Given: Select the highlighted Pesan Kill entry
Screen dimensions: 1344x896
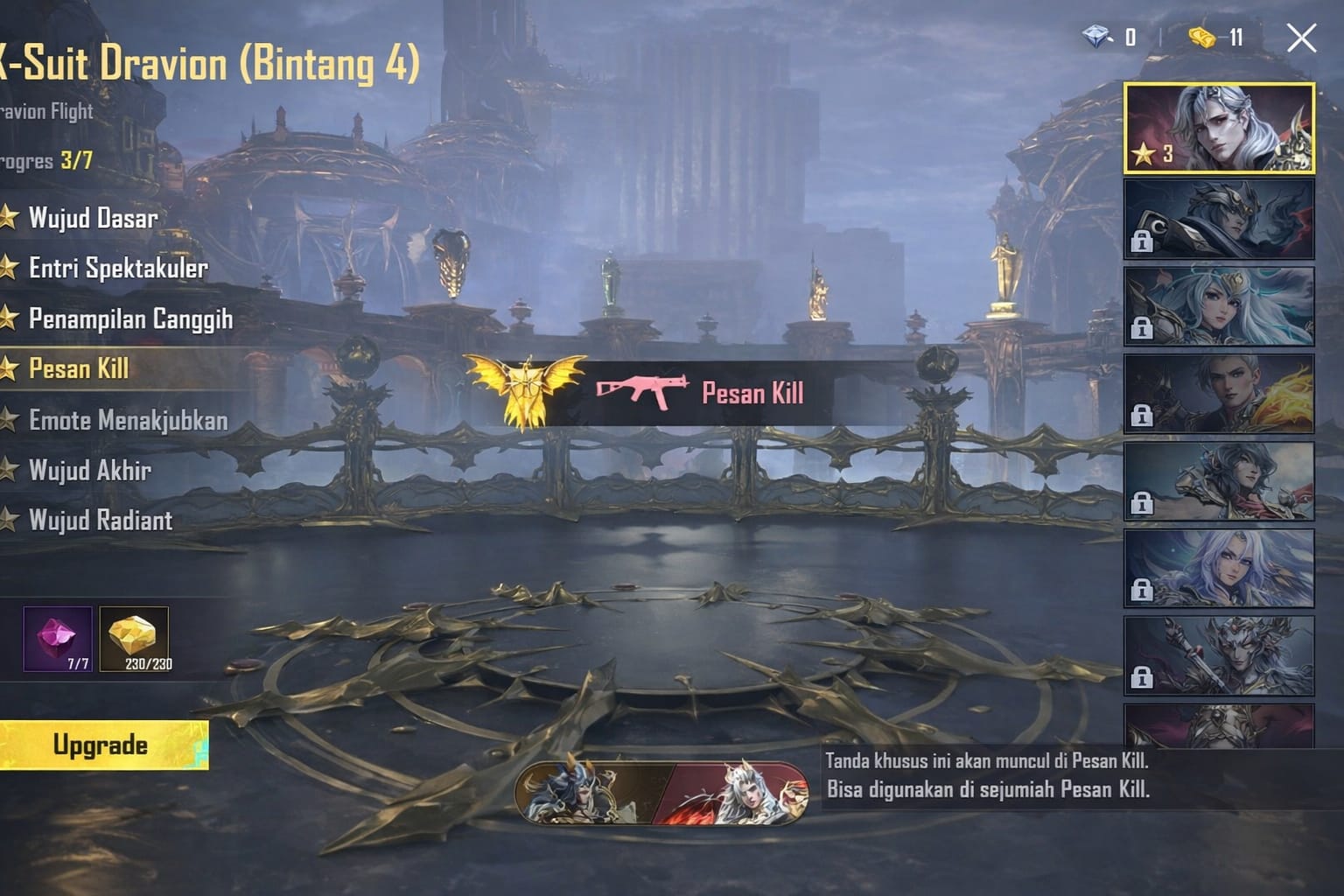Looking at the screenshot, I should pos(79,368).
